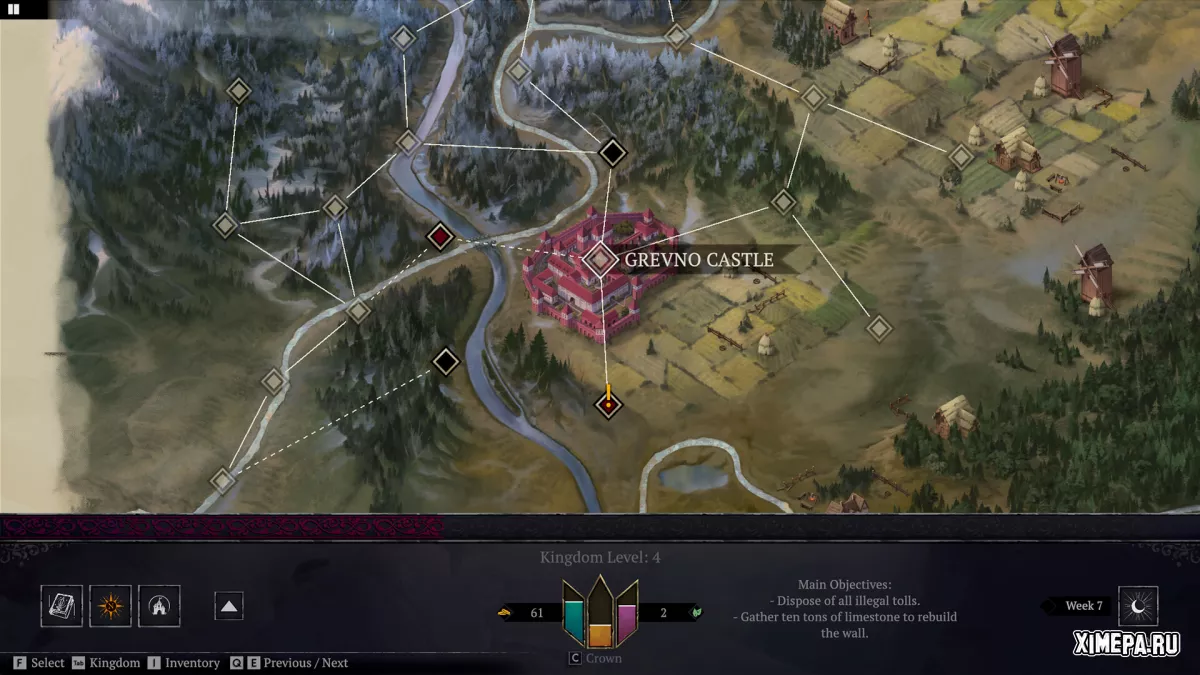This screenshot has height=675, width=1200.
Task: Click the moon icon to end the week
Action: pos(1138,606)
